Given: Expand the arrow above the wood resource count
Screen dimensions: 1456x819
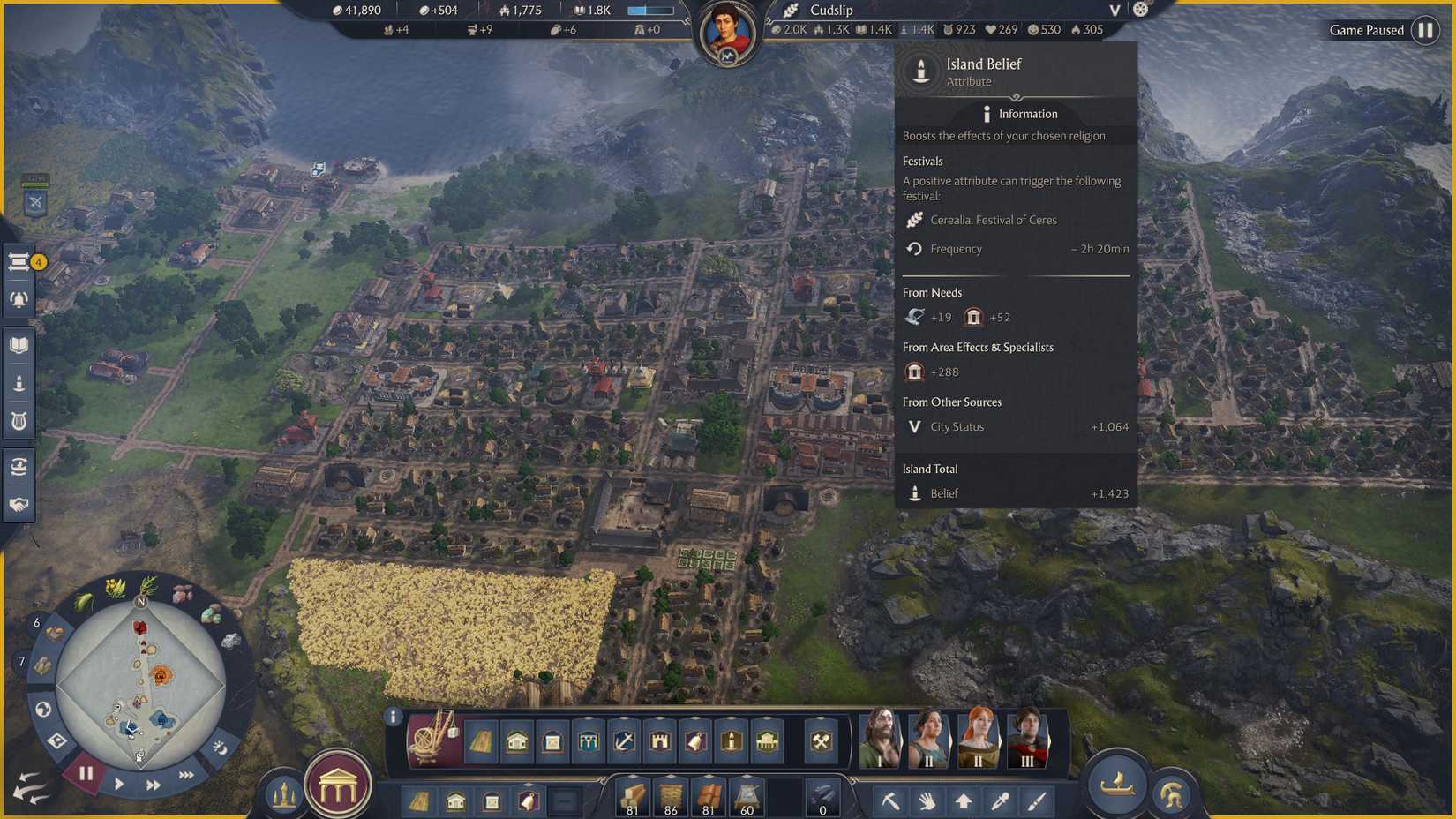Looking at the screenshot, I should pos(631,776).
